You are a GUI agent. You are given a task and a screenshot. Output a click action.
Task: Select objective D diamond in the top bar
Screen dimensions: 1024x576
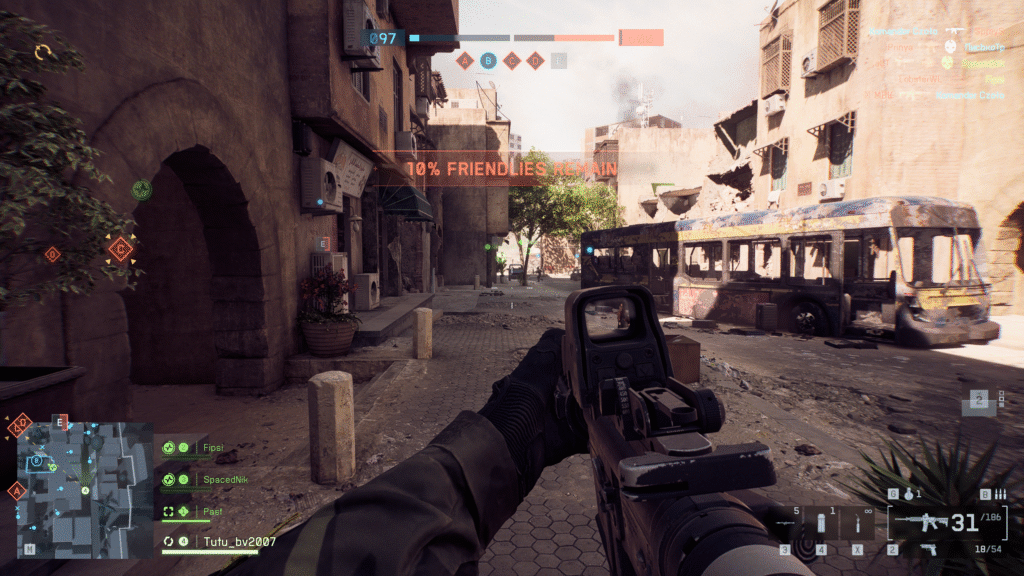click(x=536, y=60)
